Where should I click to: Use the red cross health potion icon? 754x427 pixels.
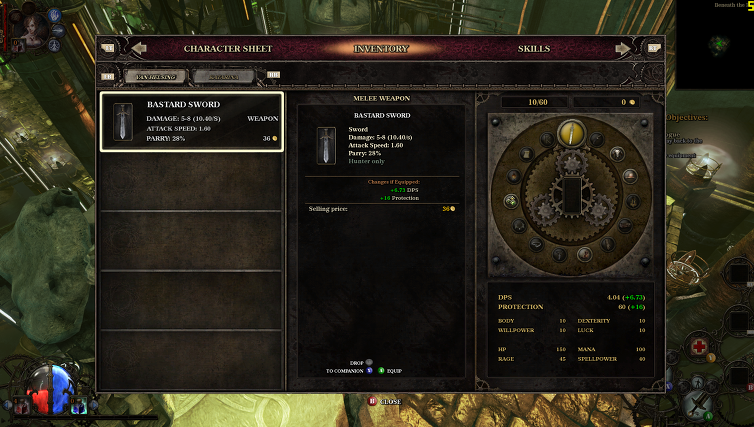(x=699, y=347)
